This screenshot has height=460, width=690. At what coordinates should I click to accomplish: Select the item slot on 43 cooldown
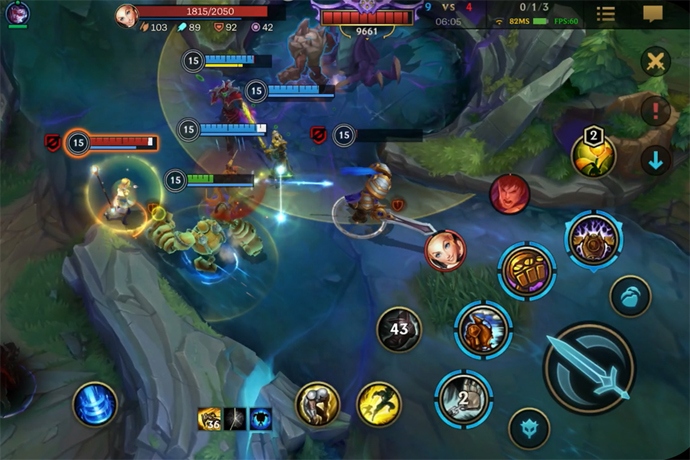pos(399,329)
